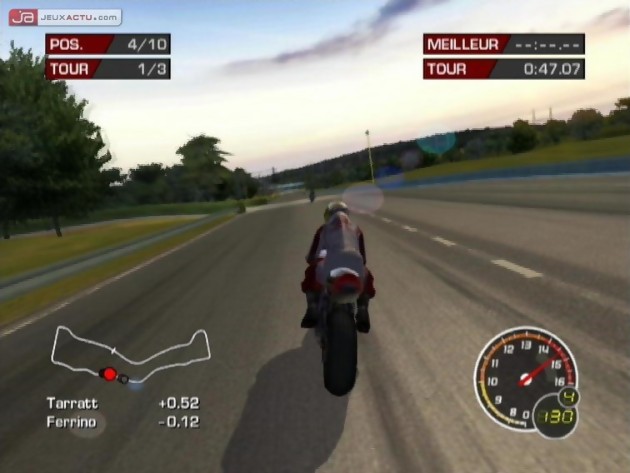Viewport: 630px width, 473px height.
Task: Select the red player marker on the track map
Action: tap(109, 374)
